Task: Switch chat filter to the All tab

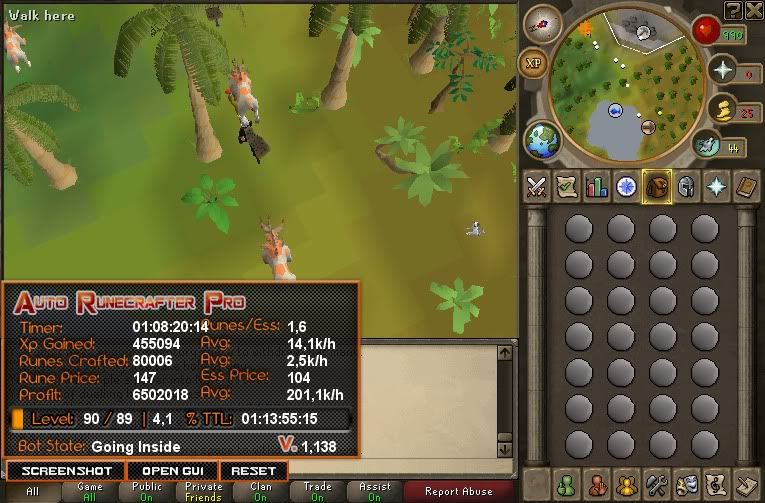Action: pyautogui.click(x=32, y=490)
